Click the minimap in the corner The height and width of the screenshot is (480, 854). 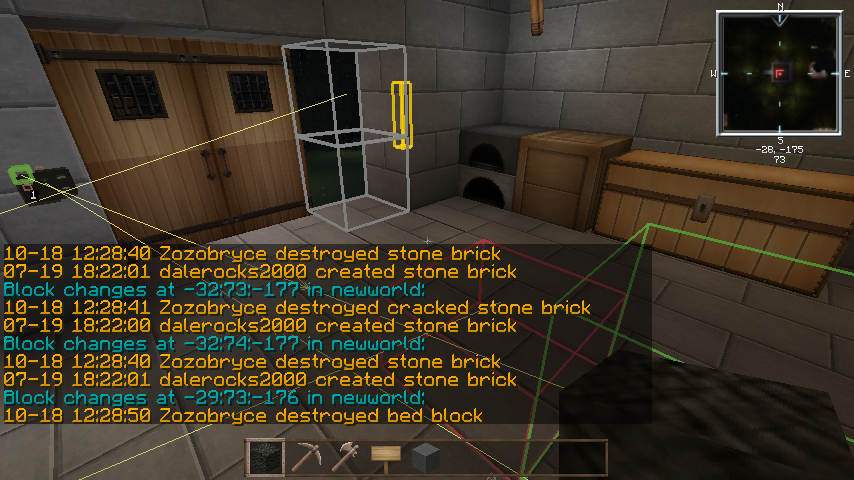[779, 72]
